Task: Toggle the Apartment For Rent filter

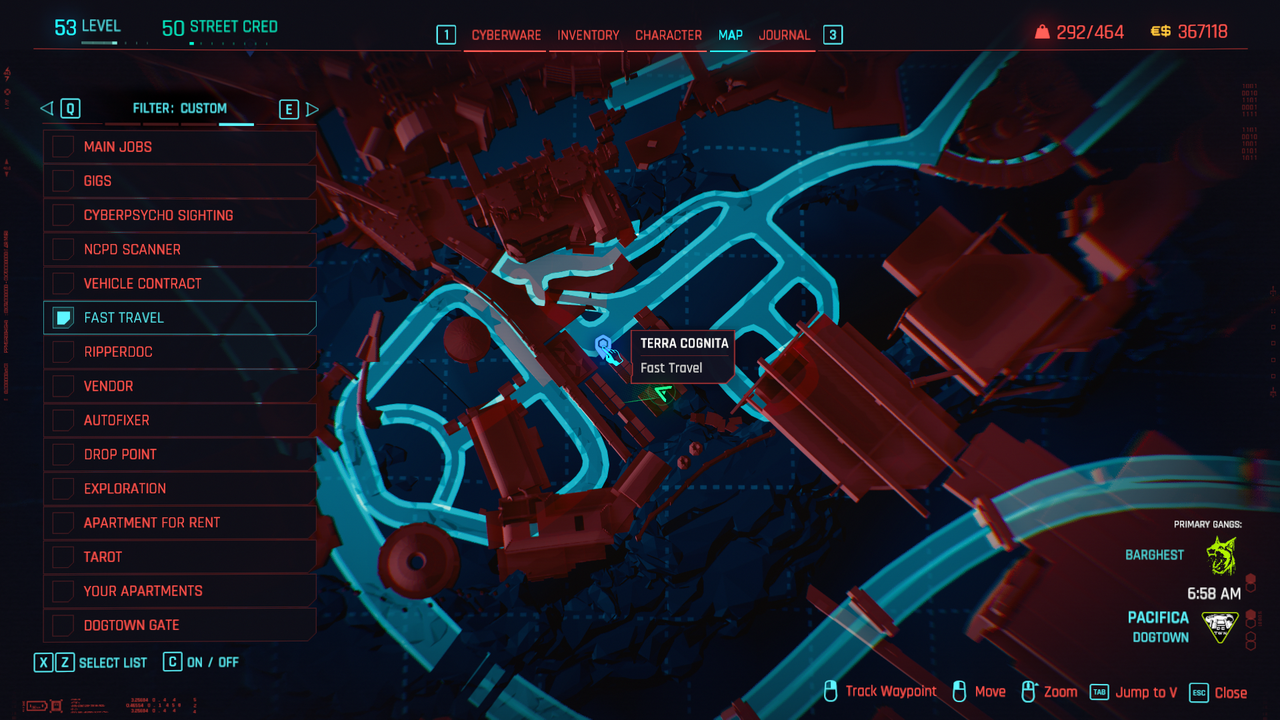Action: [64, 522]
